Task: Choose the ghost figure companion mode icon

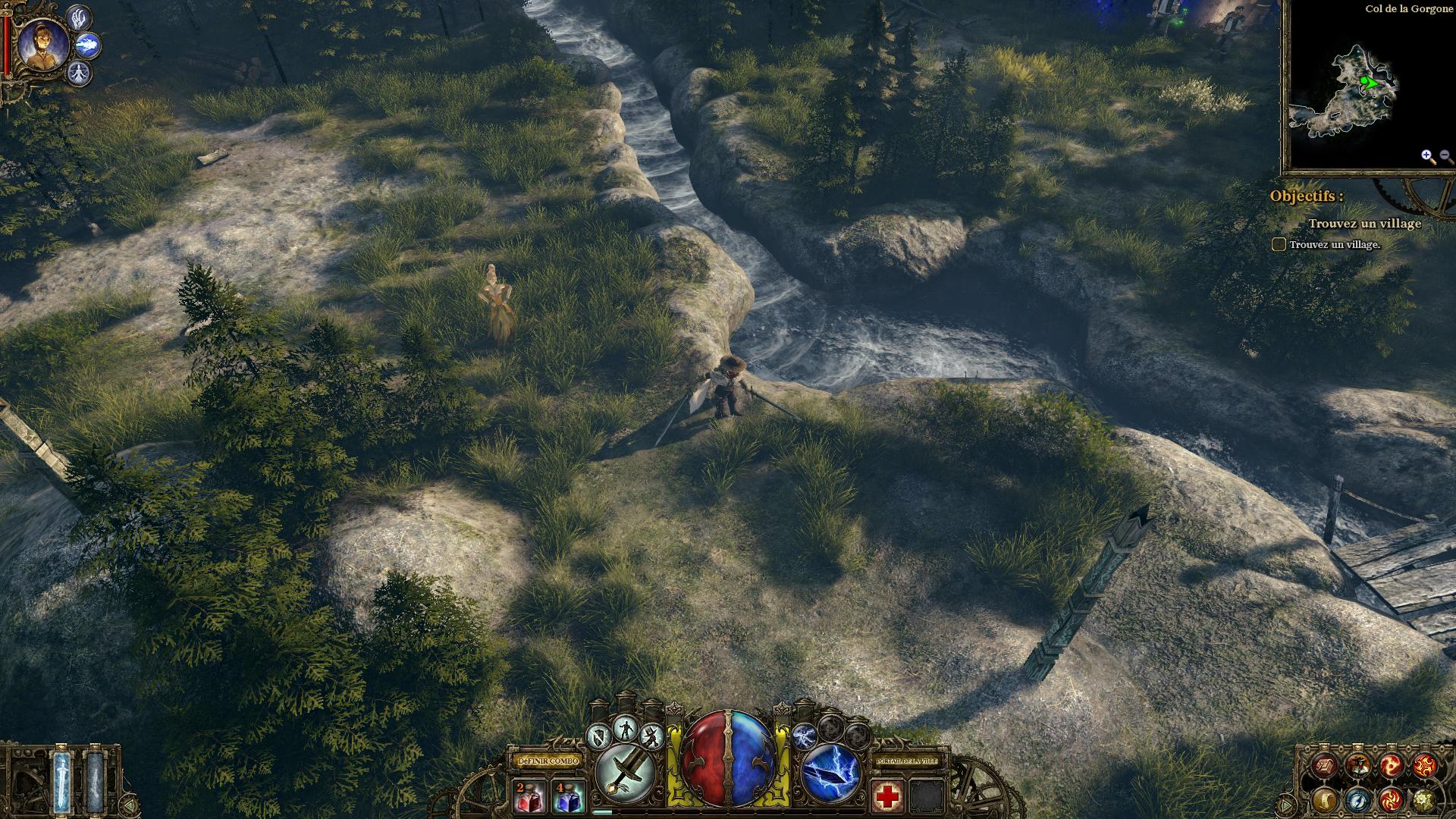Action: 79,74
